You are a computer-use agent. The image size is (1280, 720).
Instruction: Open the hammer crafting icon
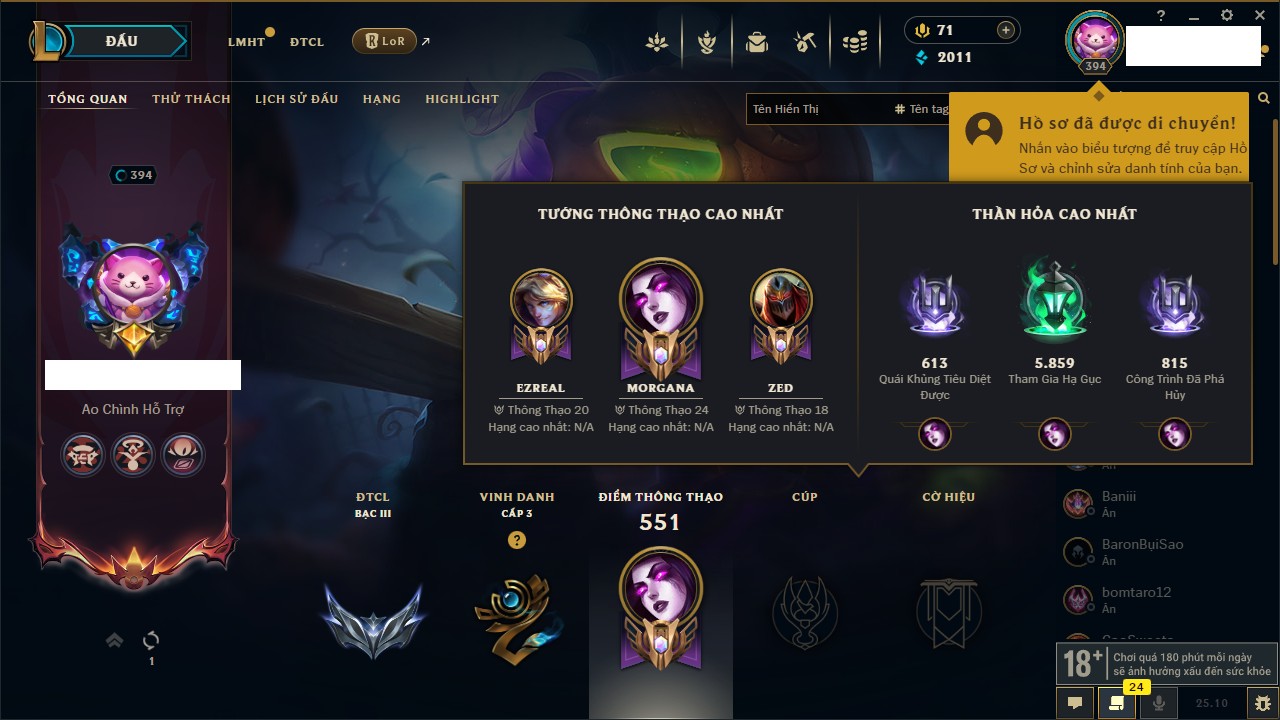point(806,42)
